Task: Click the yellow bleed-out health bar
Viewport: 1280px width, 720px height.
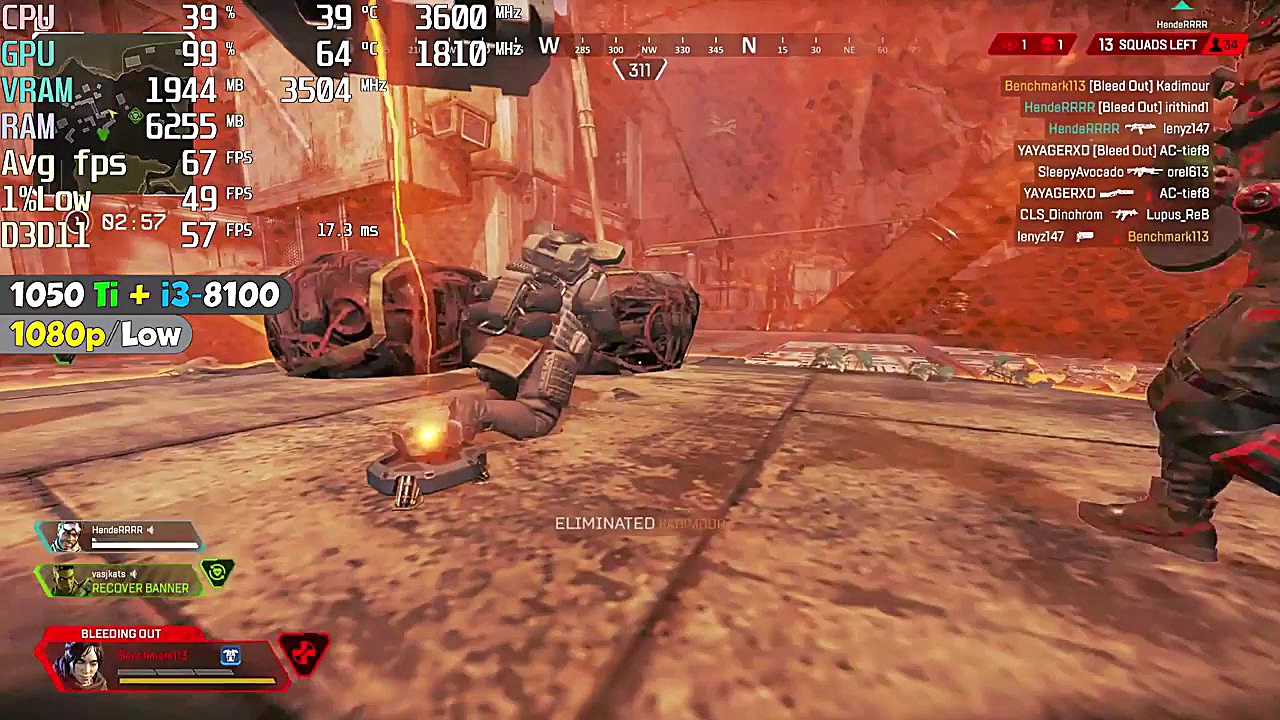Action: pos(197,680)
